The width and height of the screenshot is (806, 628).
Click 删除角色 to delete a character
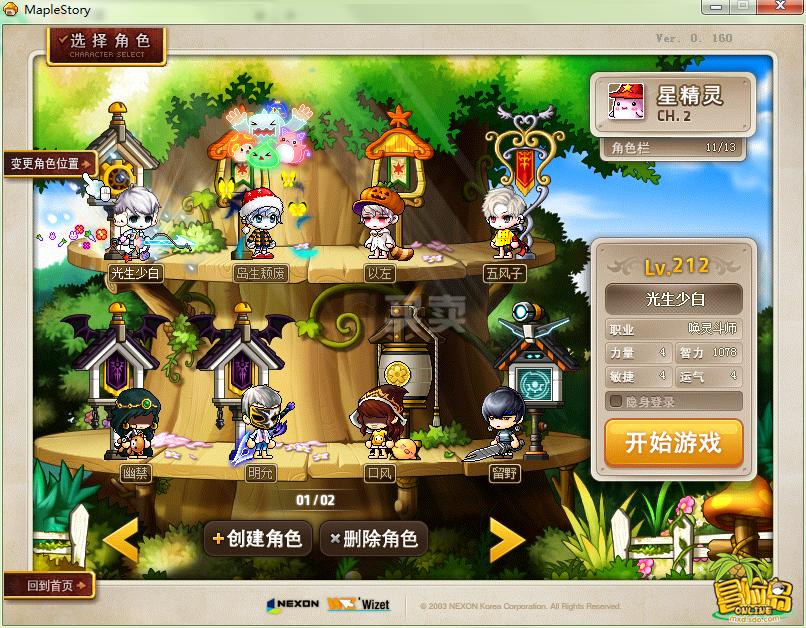pos(373,538)
